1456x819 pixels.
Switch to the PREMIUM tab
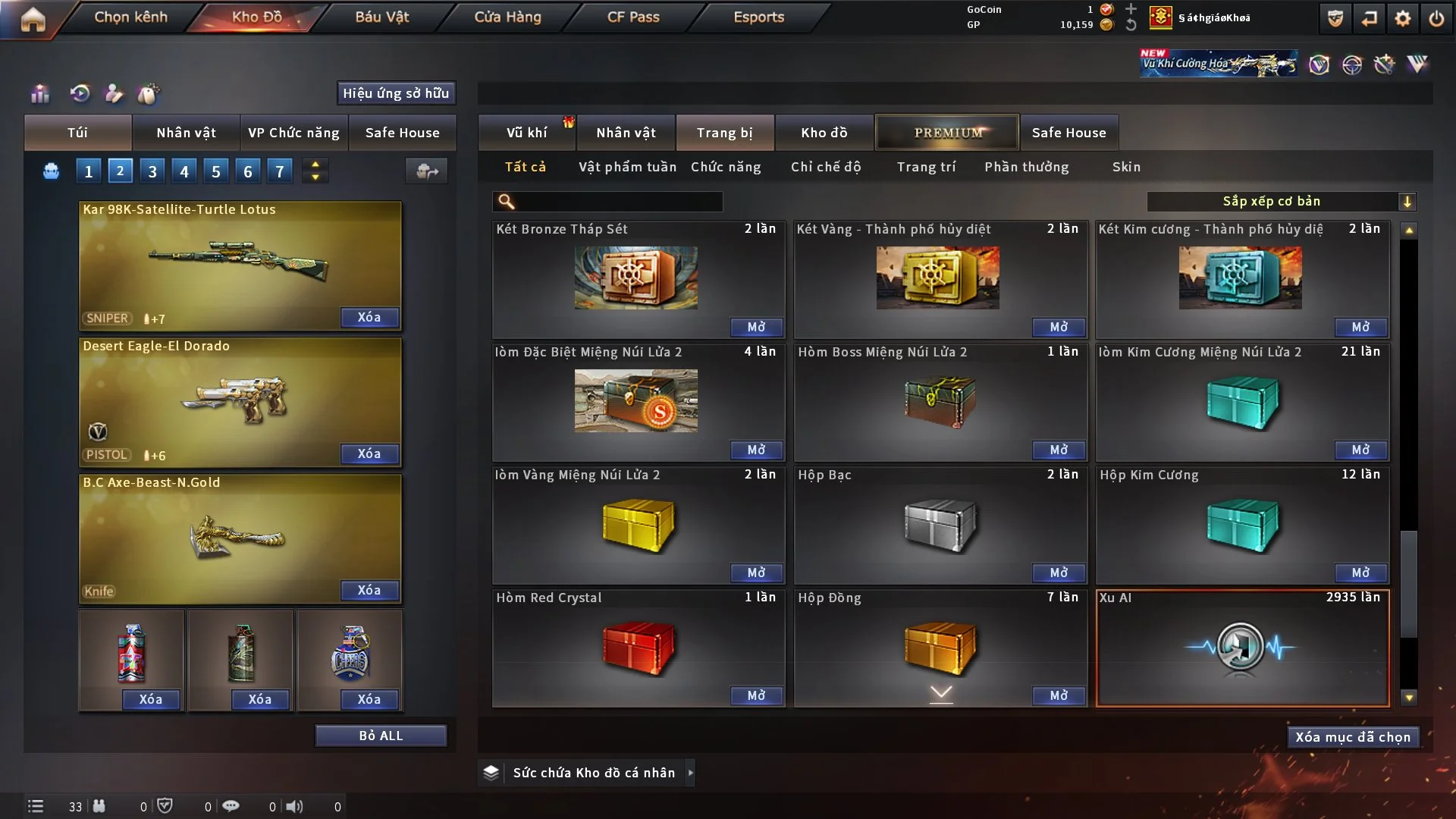(947, 132)
